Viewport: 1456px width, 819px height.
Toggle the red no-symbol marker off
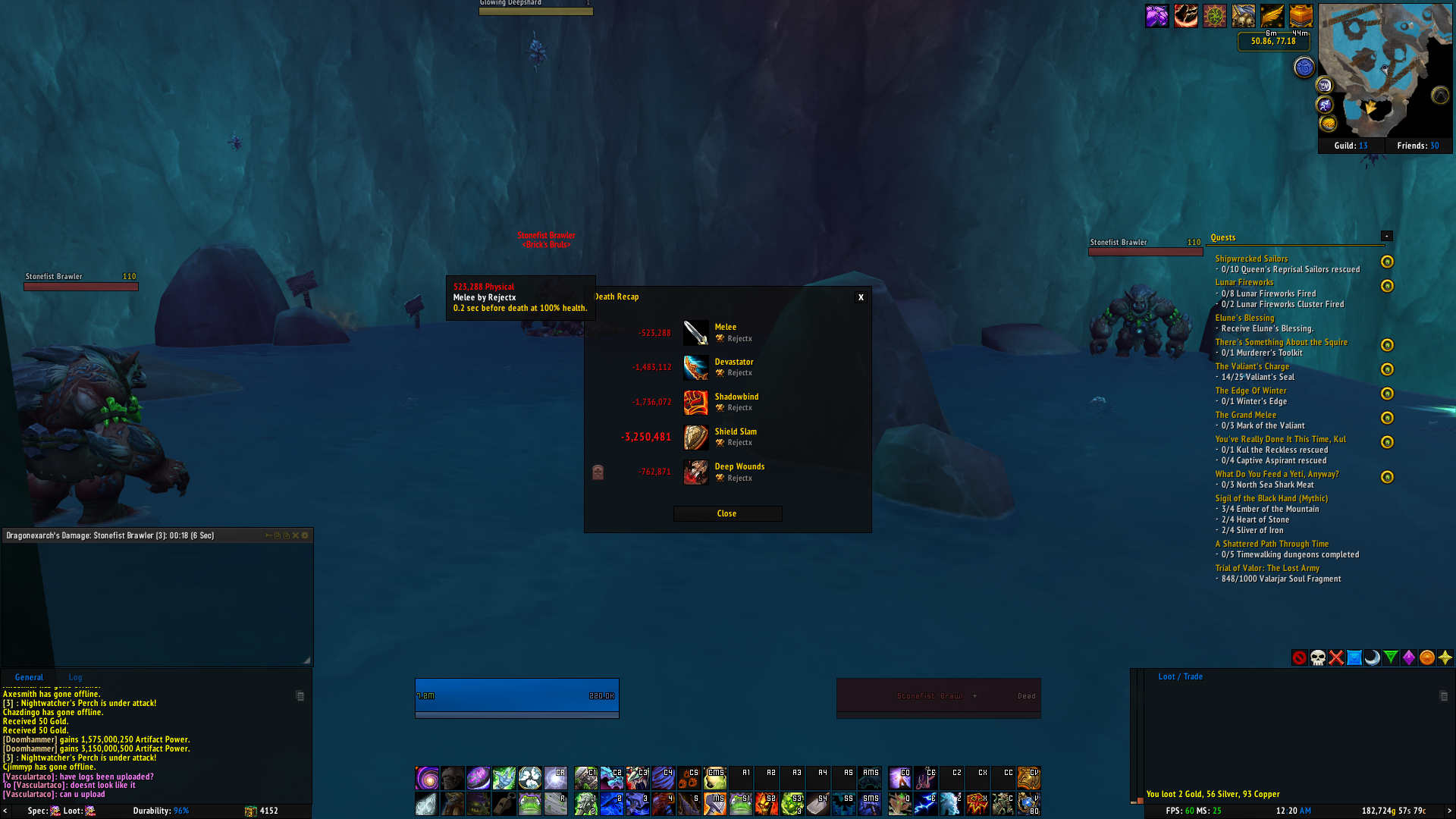[x=1300, y=657]
